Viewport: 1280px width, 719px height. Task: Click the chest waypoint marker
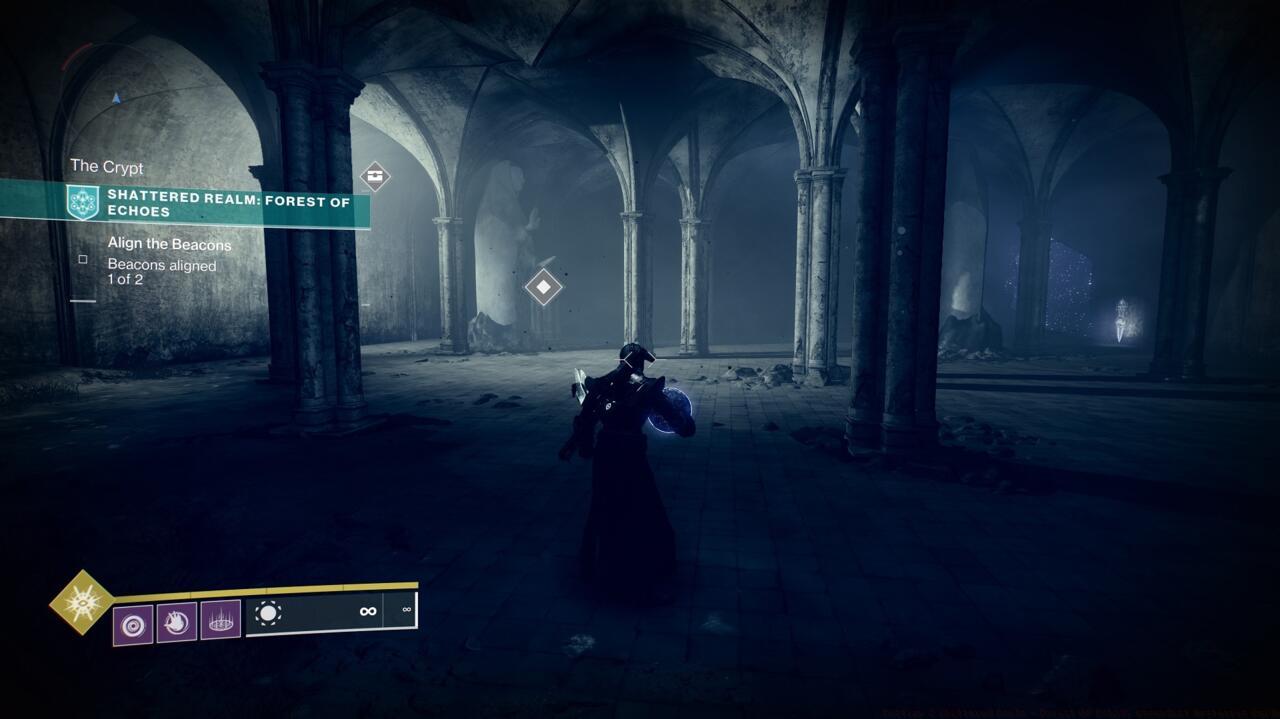pos(375,176)
